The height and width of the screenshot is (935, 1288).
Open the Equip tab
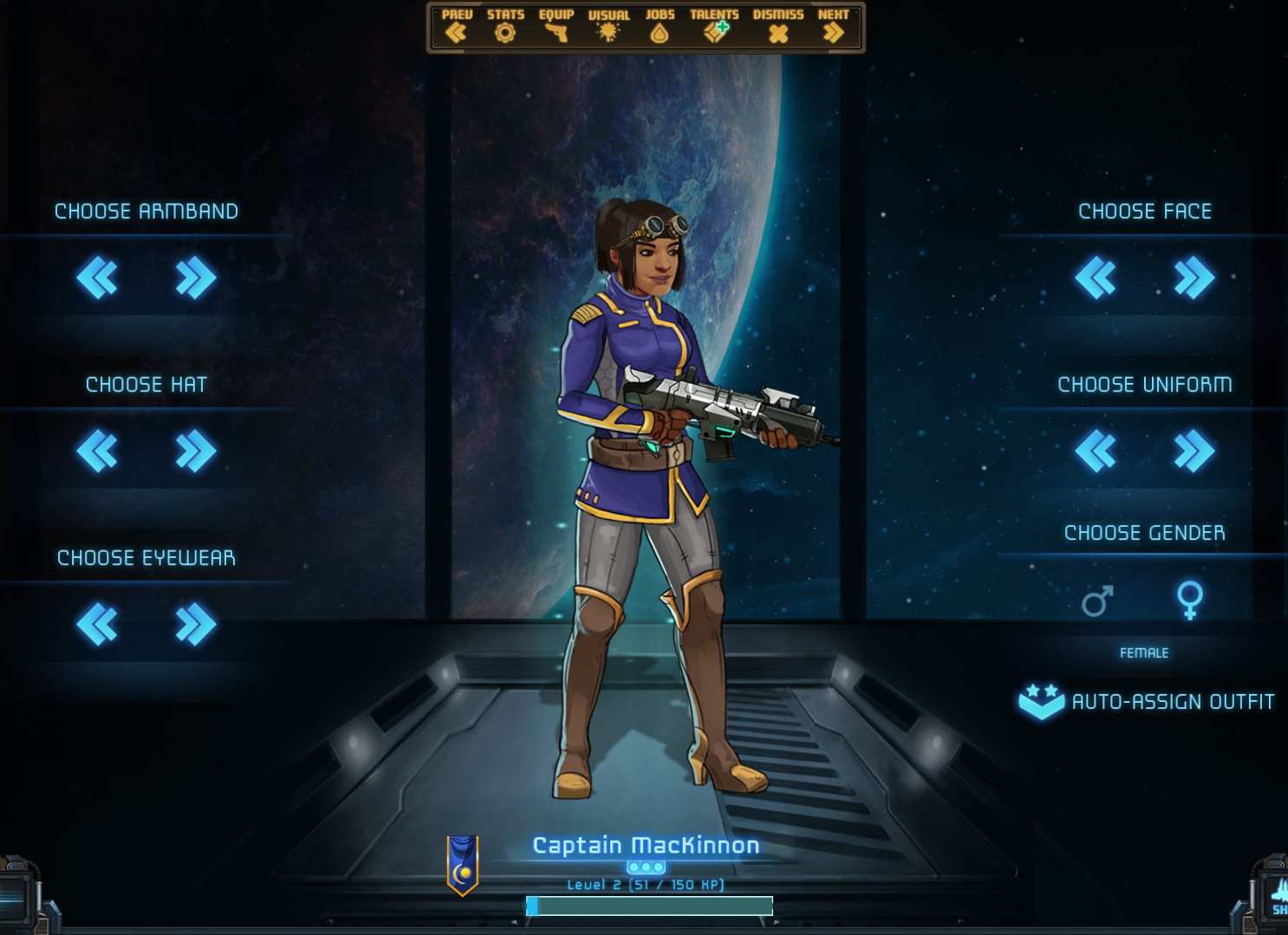point(556,27)
